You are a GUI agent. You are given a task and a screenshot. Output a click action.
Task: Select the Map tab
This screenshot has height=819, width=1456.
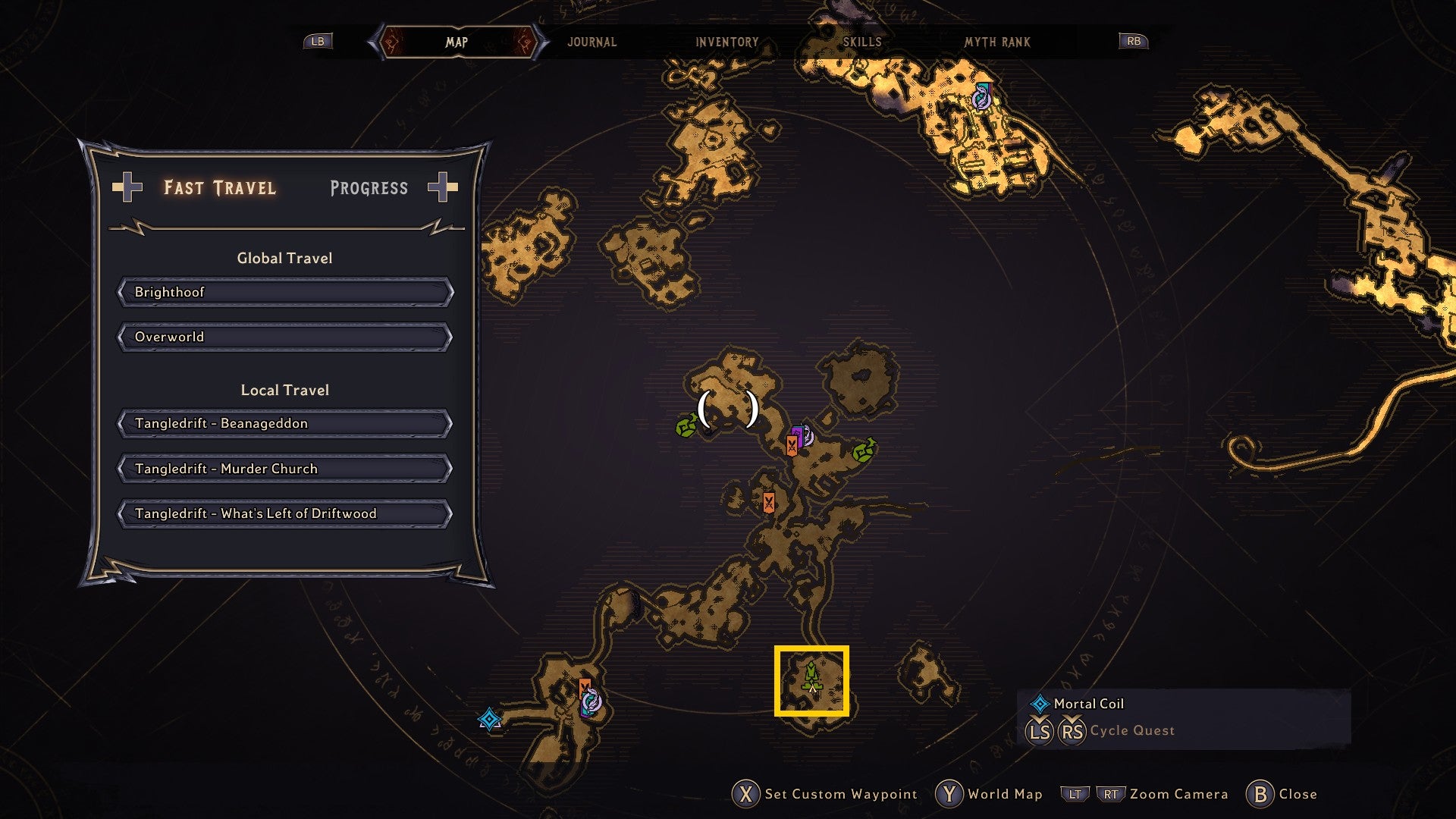point(457,42)
